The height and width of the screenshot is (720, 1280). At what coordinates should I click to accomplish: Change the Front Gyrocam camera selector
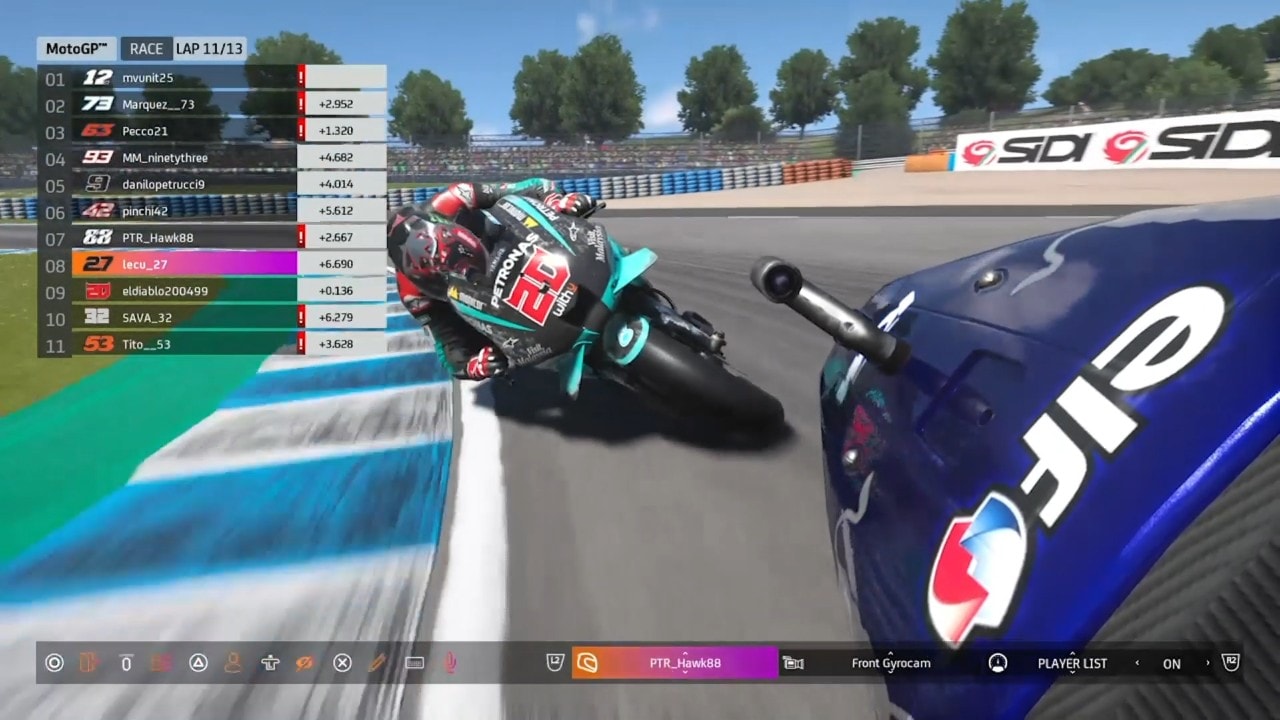pos(890,663)
